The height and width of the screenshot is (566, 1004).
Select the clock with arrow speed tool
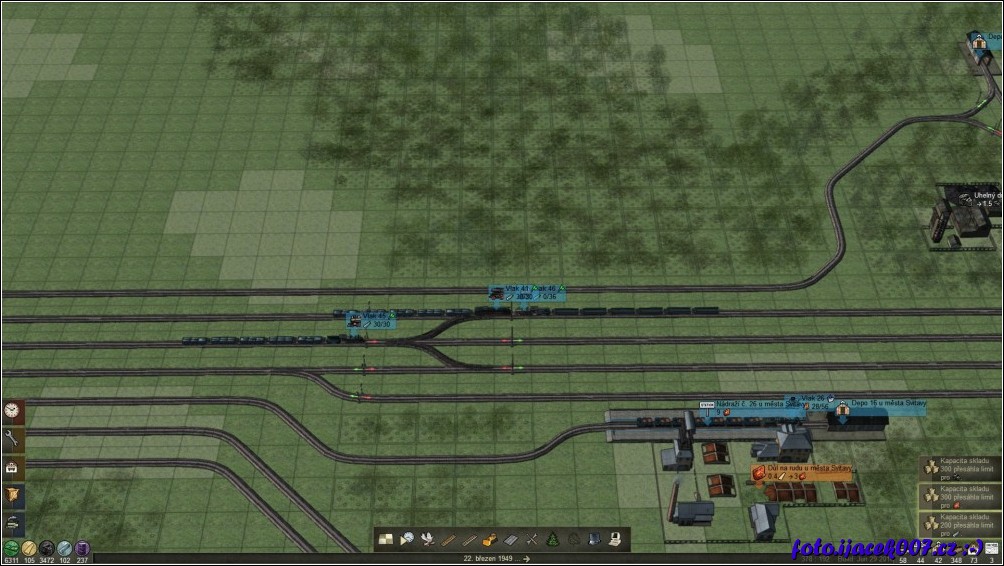pyautogui.click(x=407, y=540)
